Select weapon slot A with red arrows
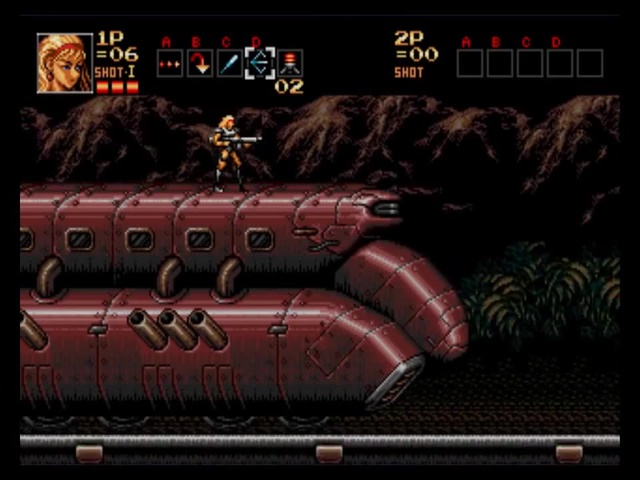This screenshot has width=640, height=480. [170, 63]
